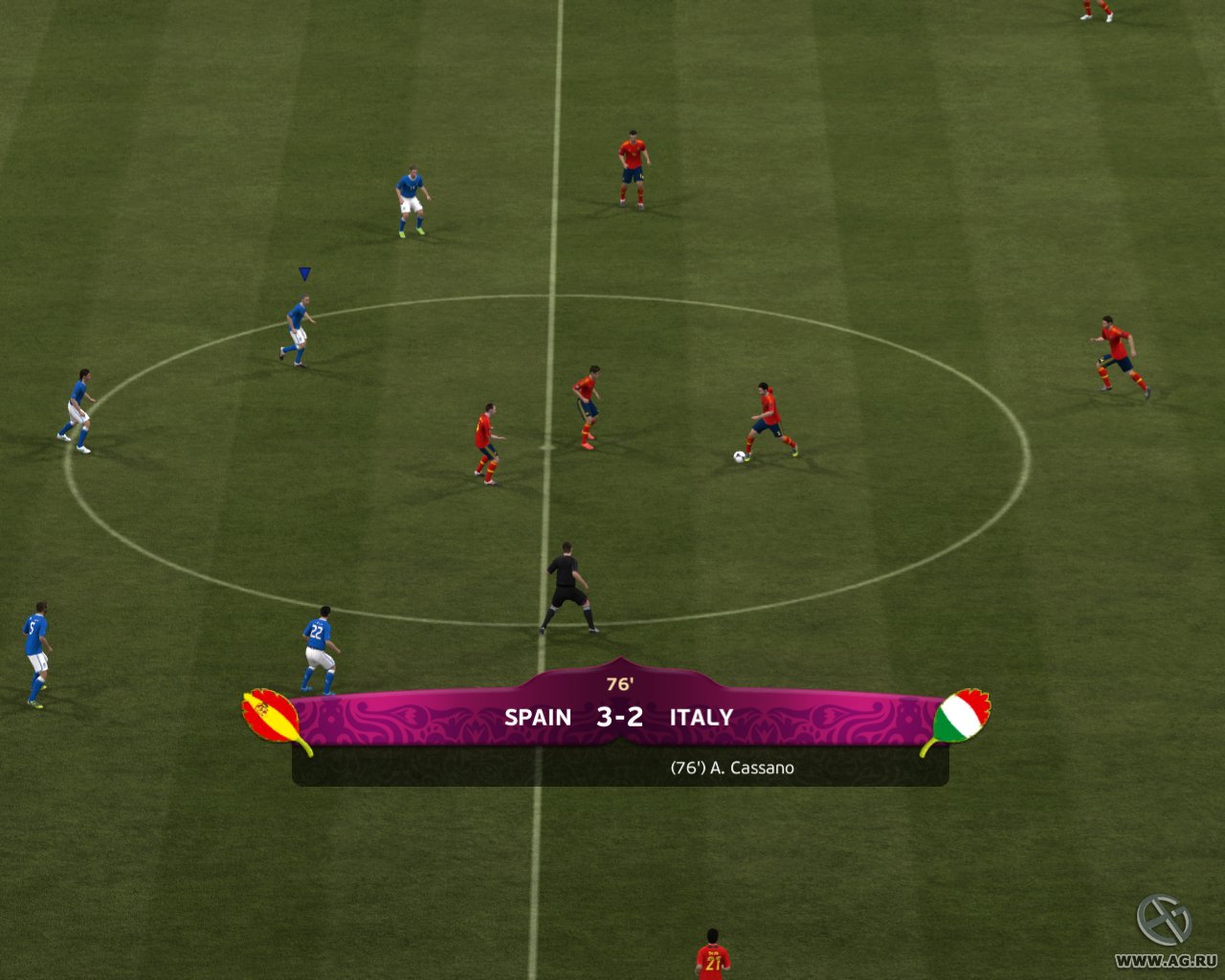This screenshot has height=980, width=1225.
Task: Click the ITALY team name on scoreboard
Action: point(700,717)
